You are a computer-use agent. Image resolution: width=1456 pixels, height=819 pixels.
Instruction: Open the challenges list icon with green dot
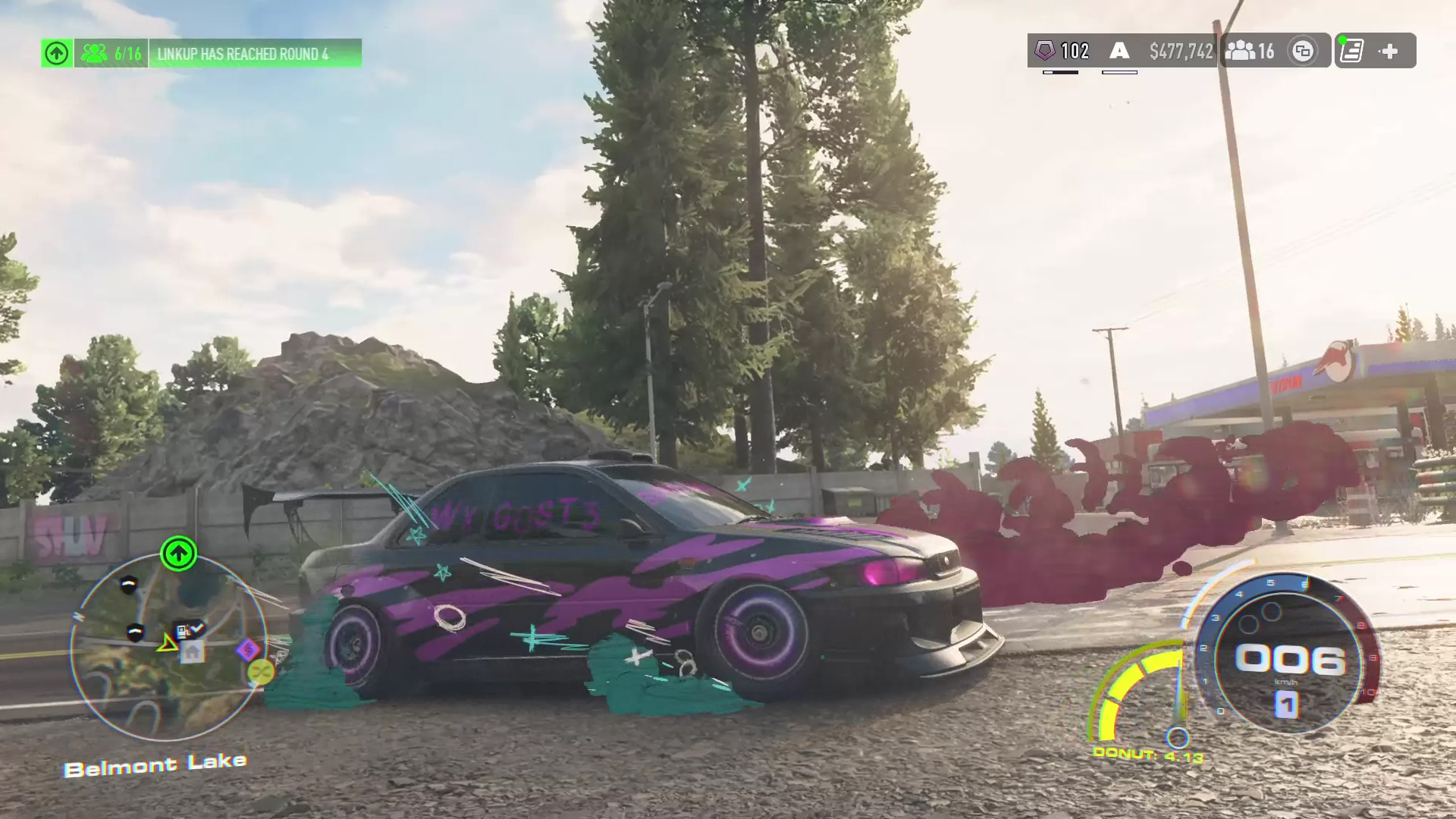[x=1351, y=51]
